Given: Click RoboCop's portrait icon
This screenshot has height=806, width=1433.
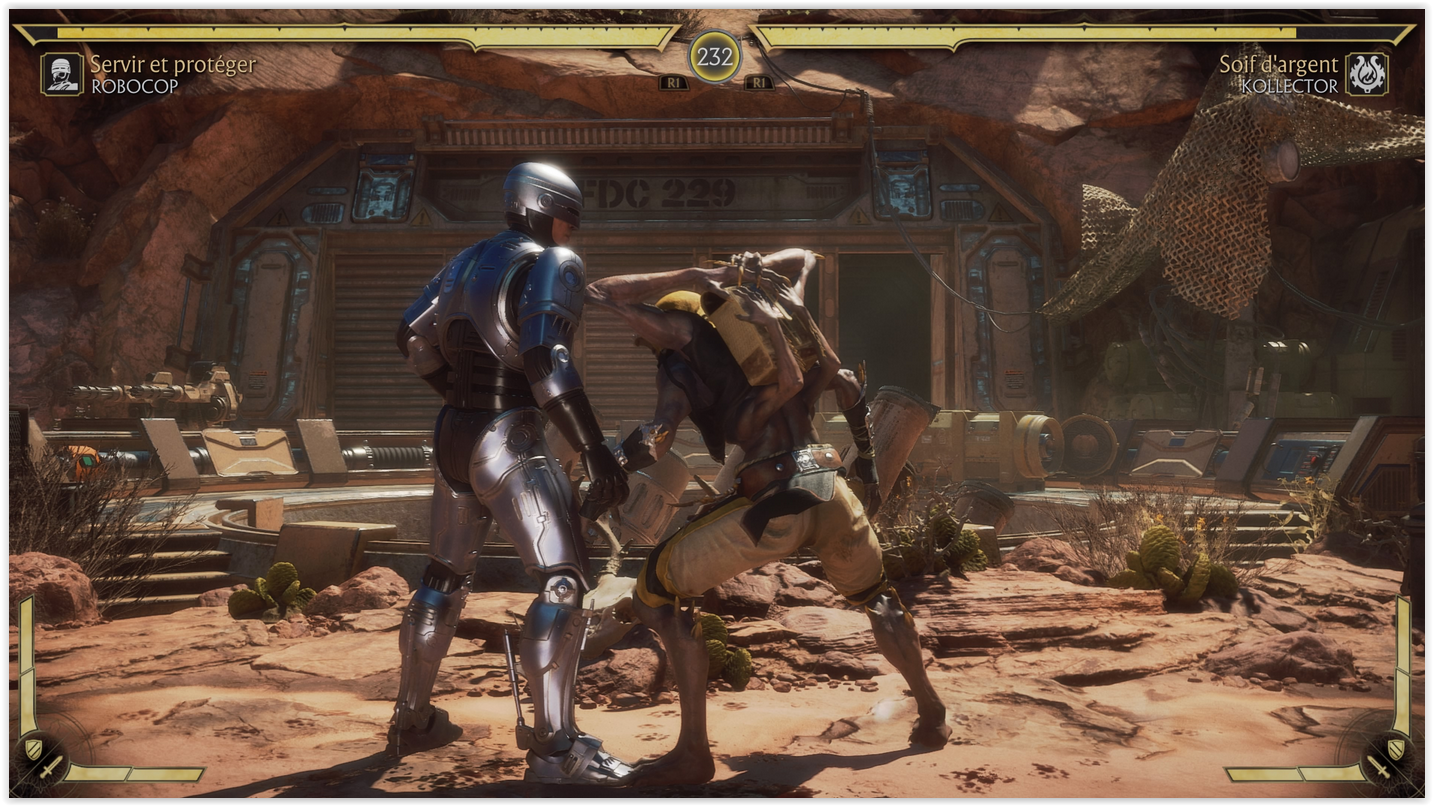Looking at the screenshot, I should pos(62,74).
